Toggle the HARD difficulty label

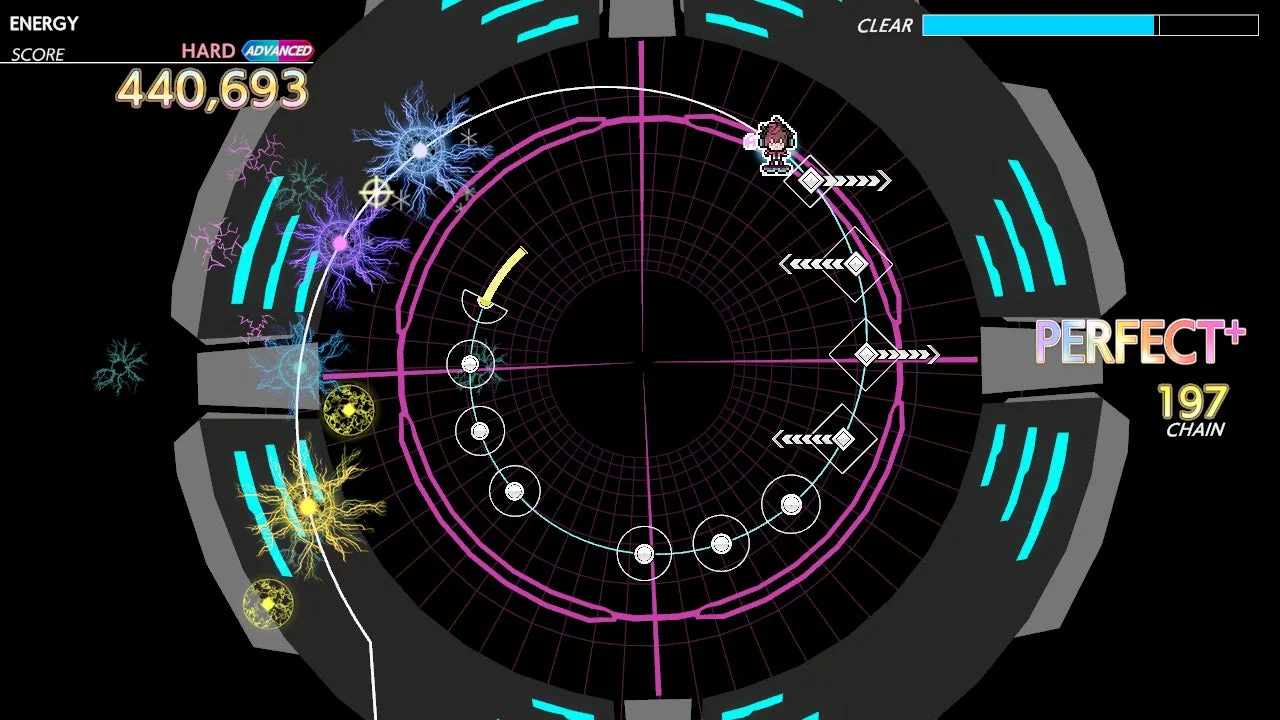(207, 49)
